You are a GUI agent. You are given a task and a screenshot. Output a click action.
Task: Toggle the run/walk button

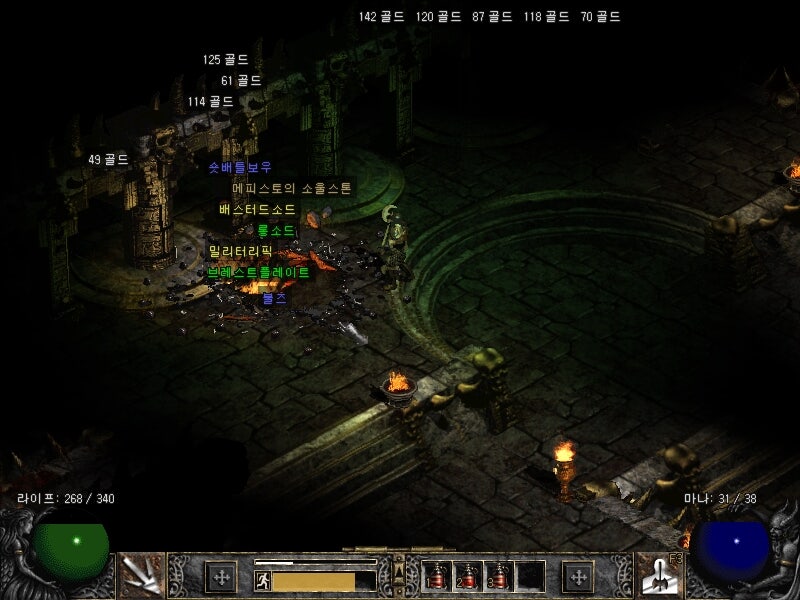pos(262,580)
